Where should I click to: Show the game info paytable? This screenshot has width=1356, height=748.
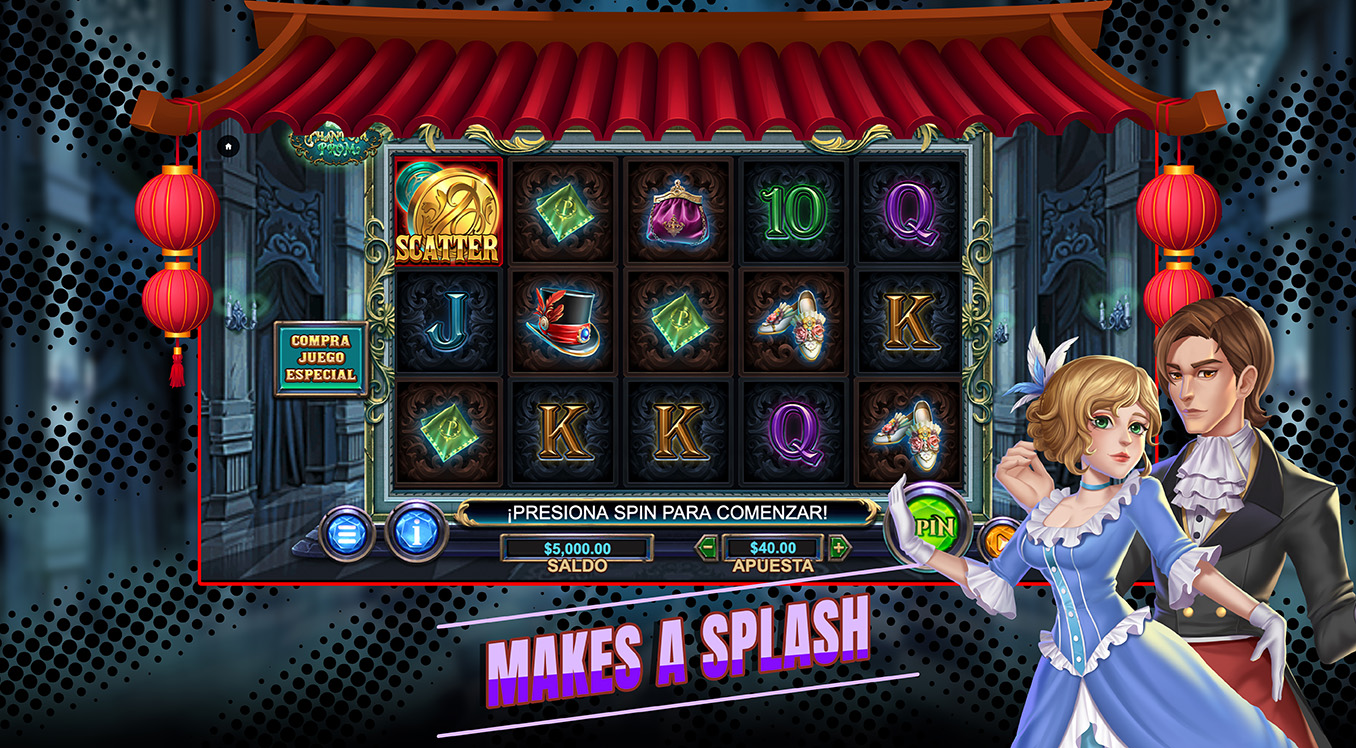[416, 532]
